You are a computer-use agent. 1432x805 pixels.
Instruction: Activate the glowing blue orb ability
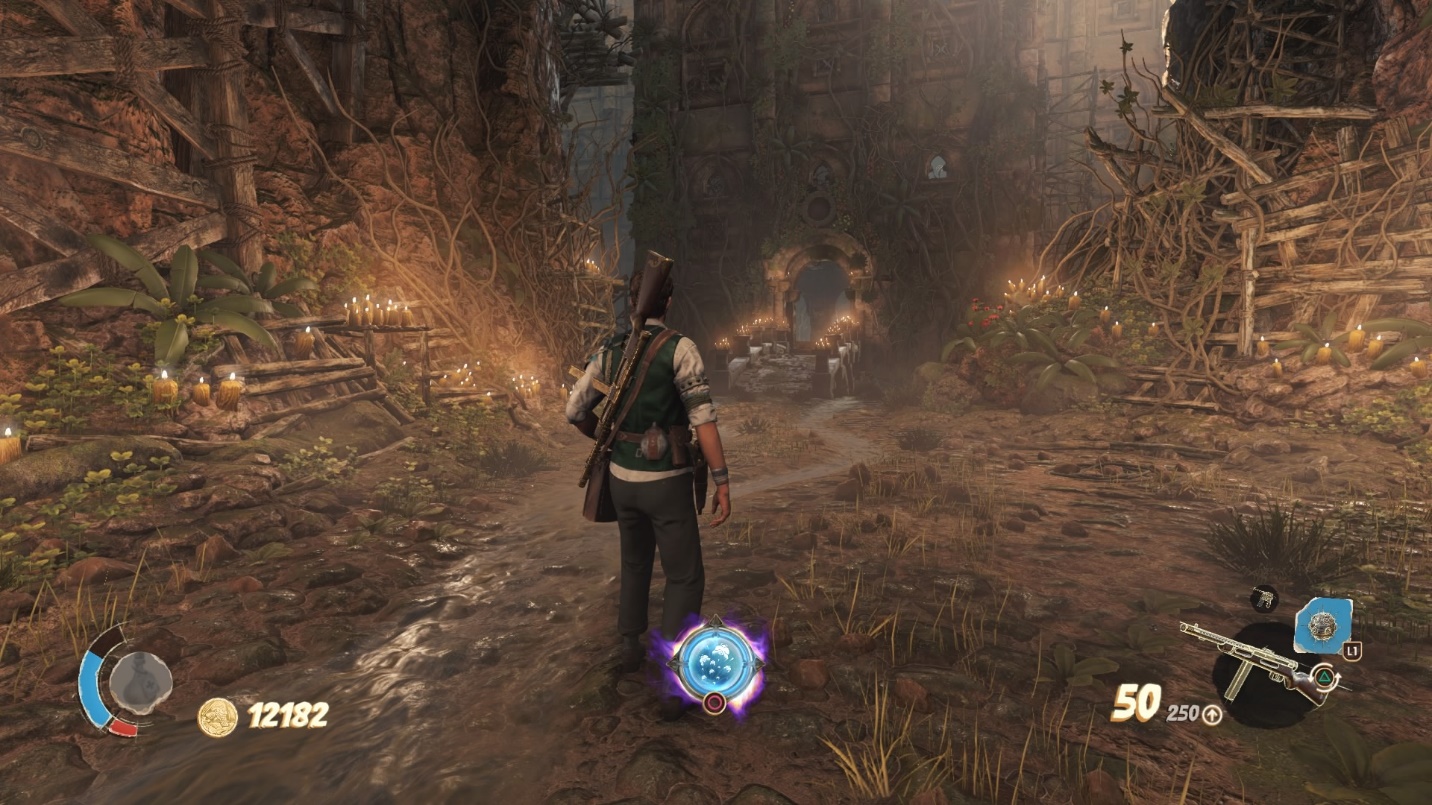[x=712, y=662]
